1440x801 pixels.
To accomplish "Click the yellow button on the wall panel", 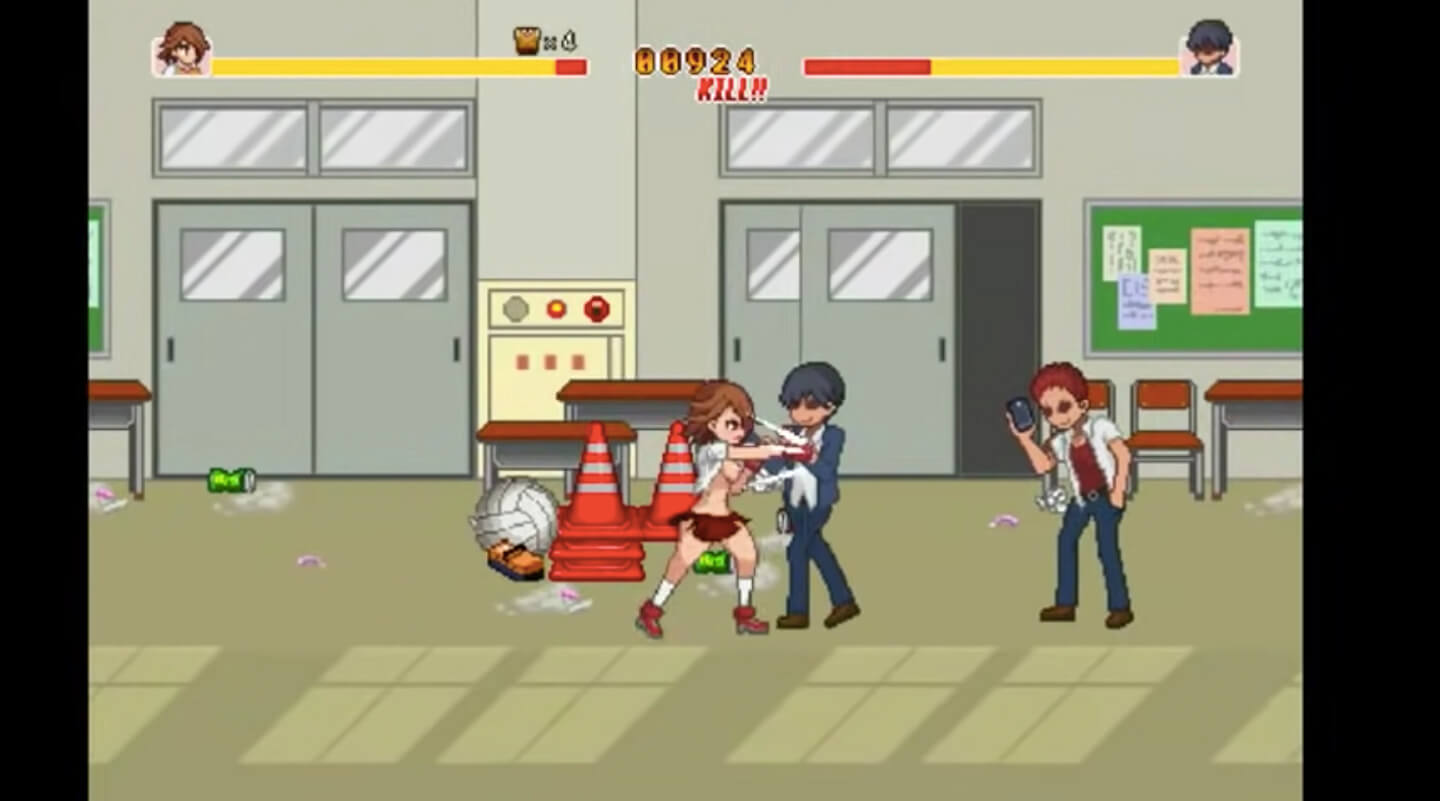I will (x=558, y=309).
